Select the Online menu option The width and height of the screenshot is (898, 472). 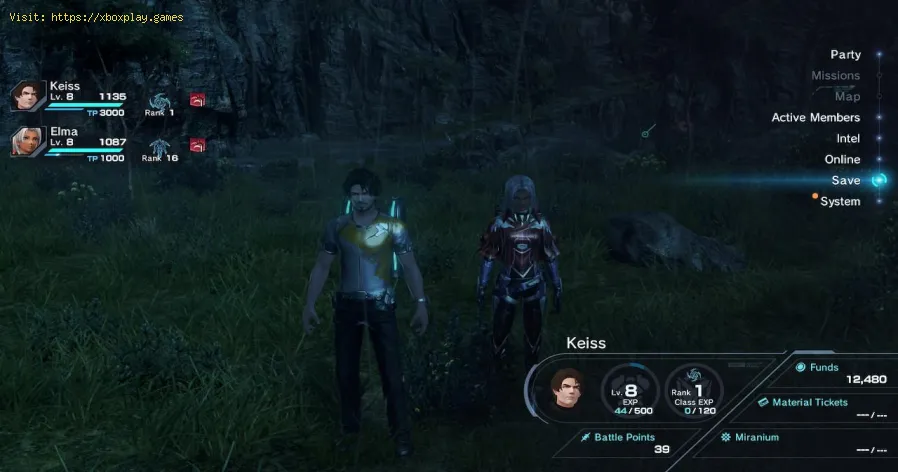[x=842, y=160]
